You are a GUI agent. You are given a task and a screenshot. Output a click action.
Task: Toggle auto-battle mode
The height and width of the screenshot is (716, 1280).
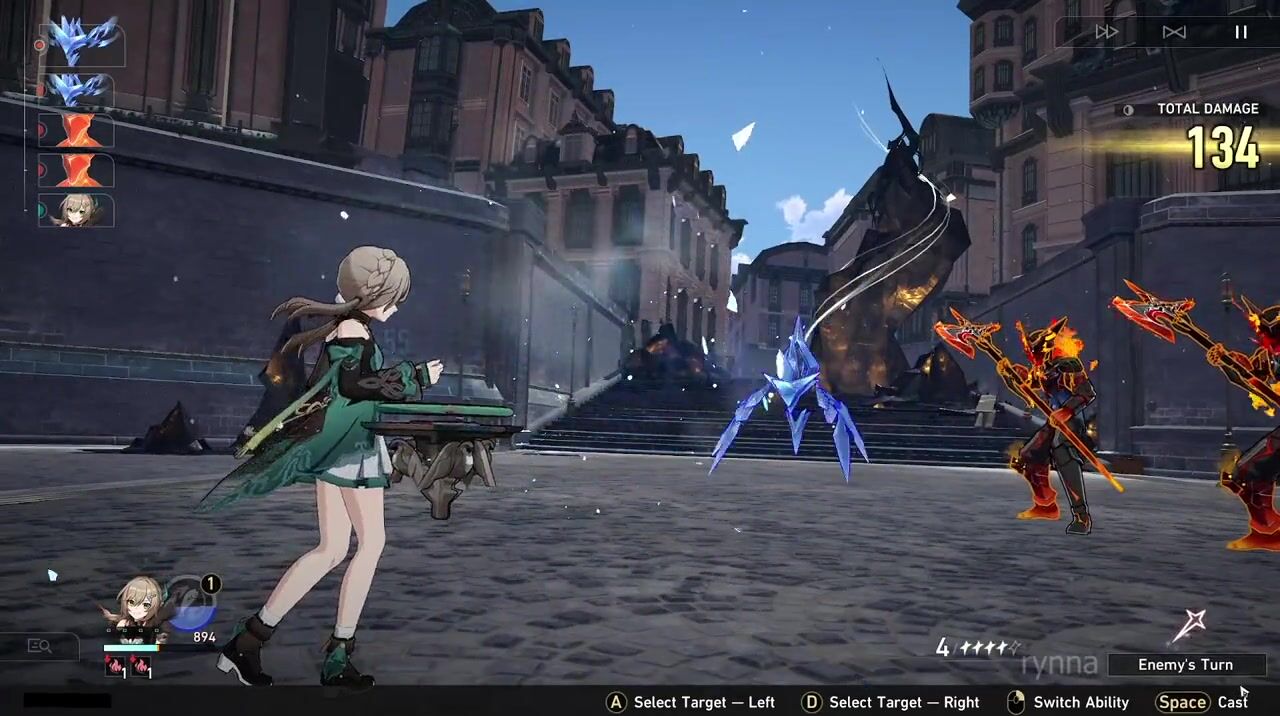[x=1174, y=32]
